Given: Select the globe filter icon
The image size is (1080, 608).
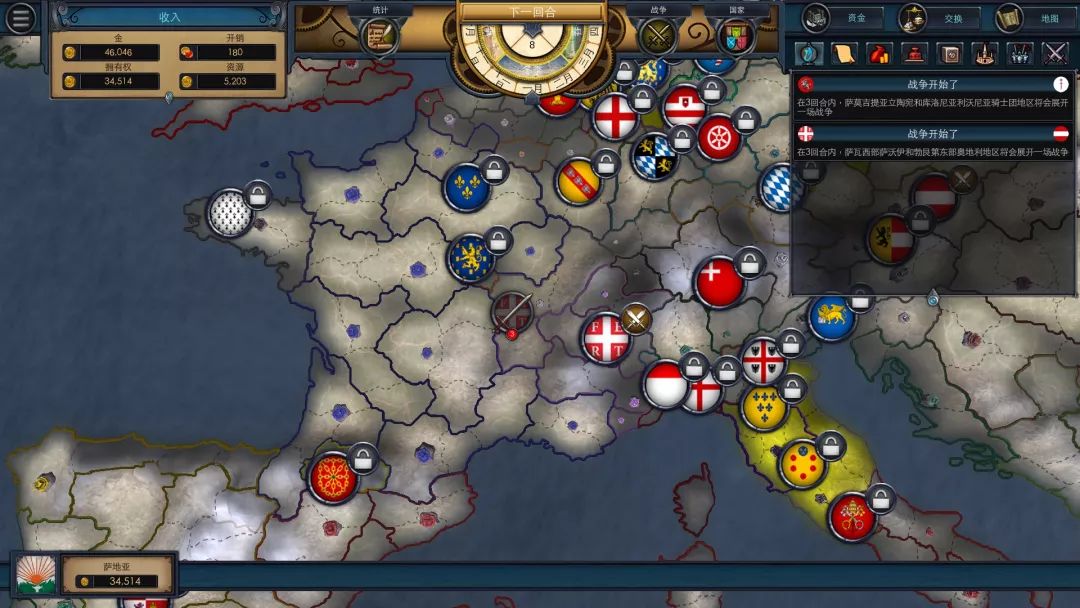Looking at the screenshot, I should click(809, 53).
